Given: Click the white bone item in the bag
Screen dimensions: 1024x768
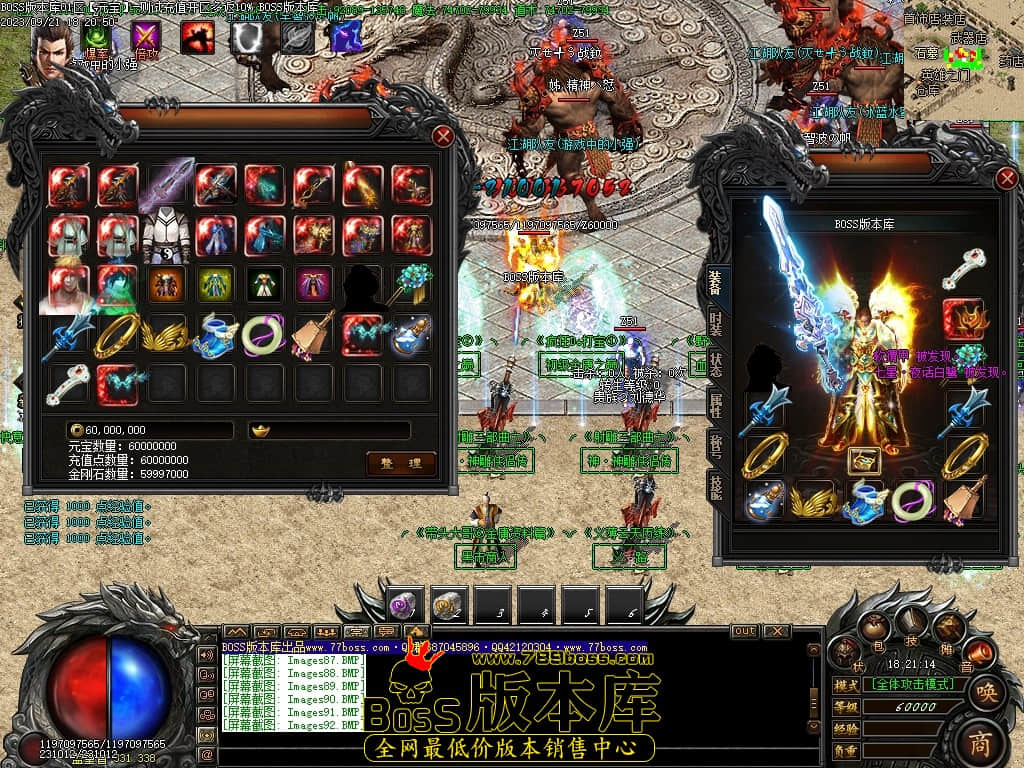Looking at the screenshot, I should [x=68, y=383].
